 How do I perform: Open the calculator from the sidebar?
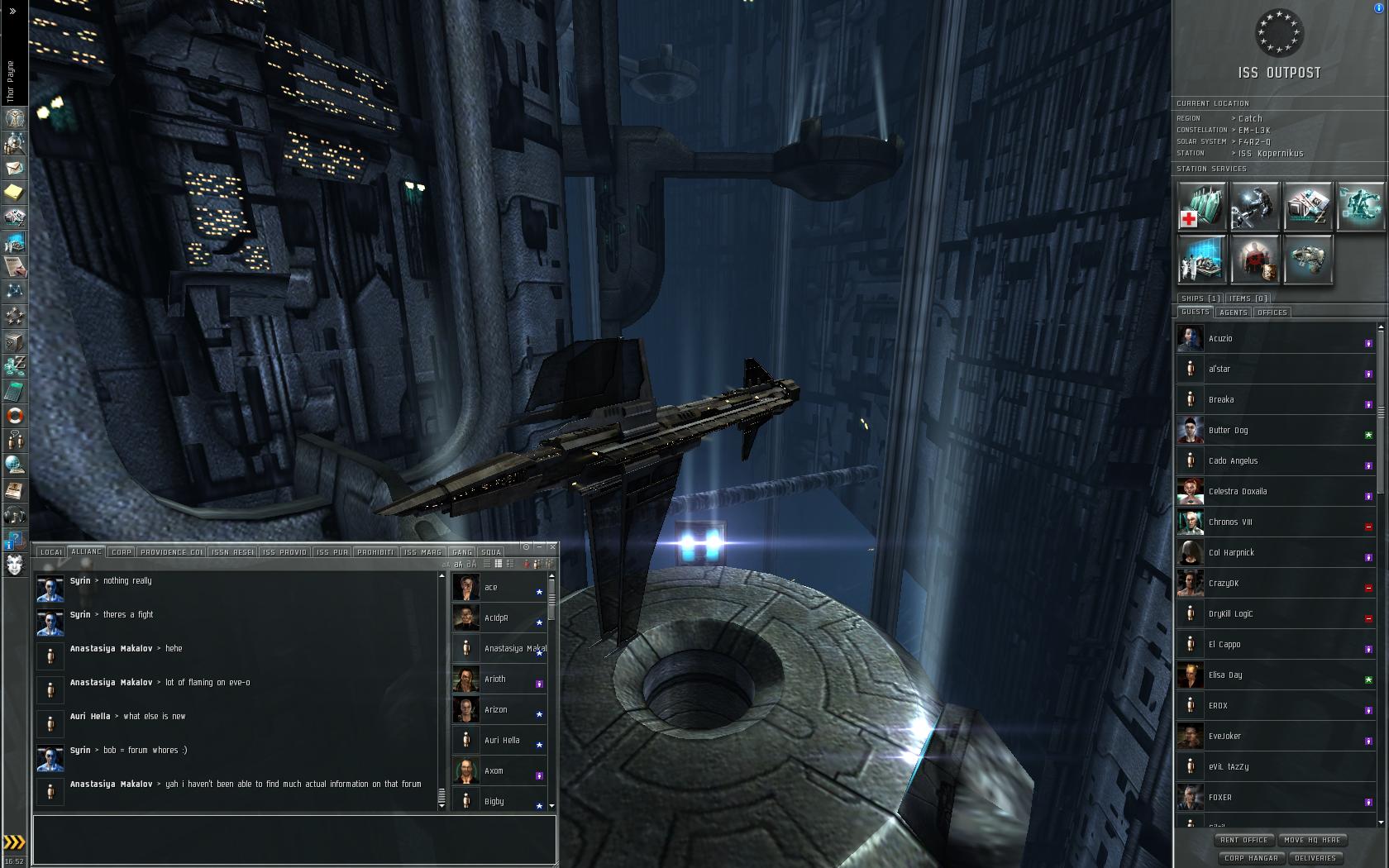pos(15,390)
